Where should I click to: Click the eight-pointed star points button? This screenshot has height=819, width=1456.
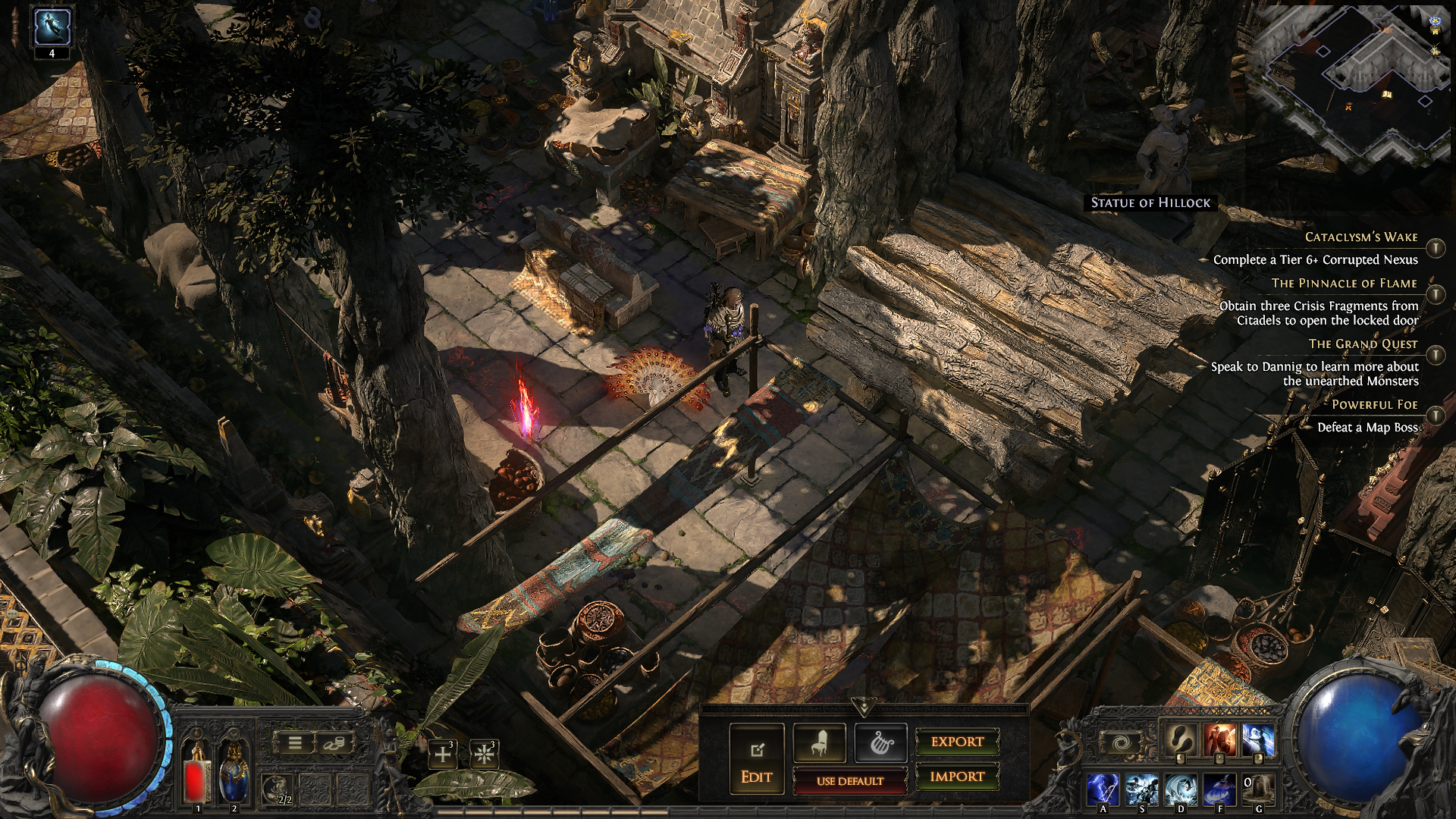point(483,755)
